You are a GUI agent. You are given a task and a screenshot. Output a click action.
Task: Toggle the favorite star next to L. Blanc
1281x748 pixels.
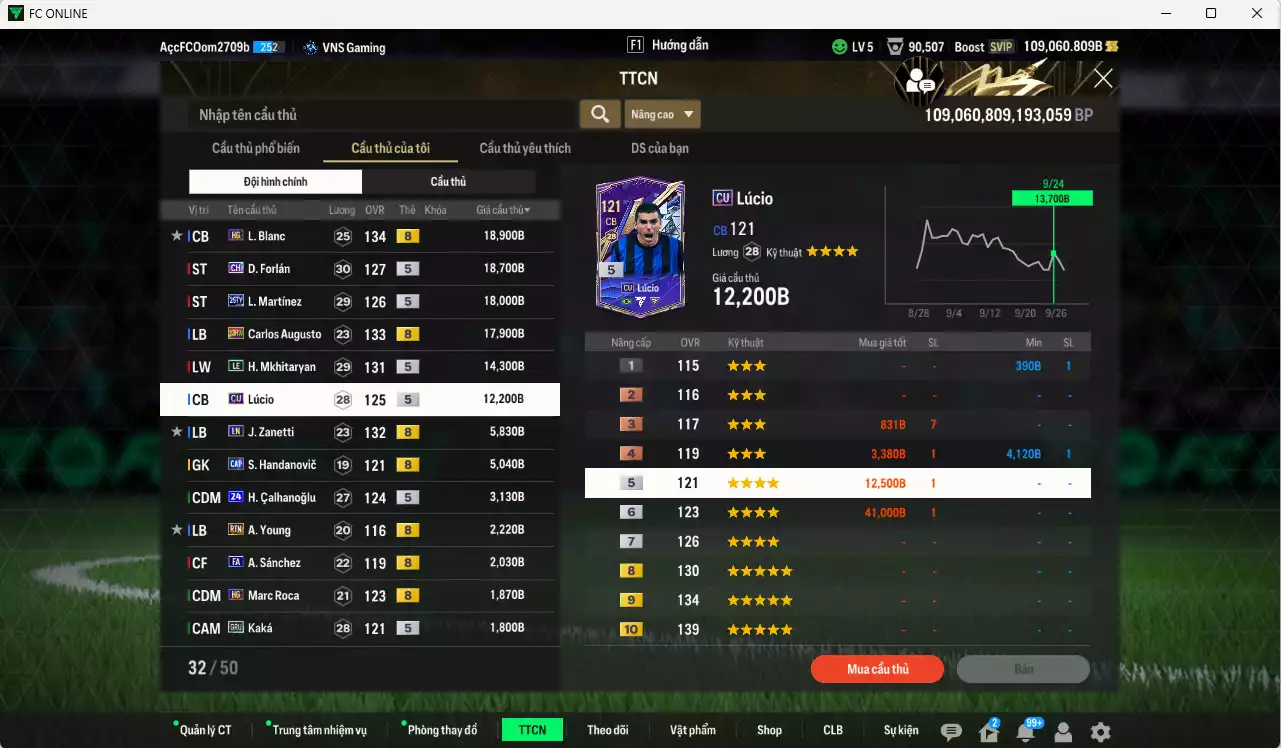coord(177,235)
